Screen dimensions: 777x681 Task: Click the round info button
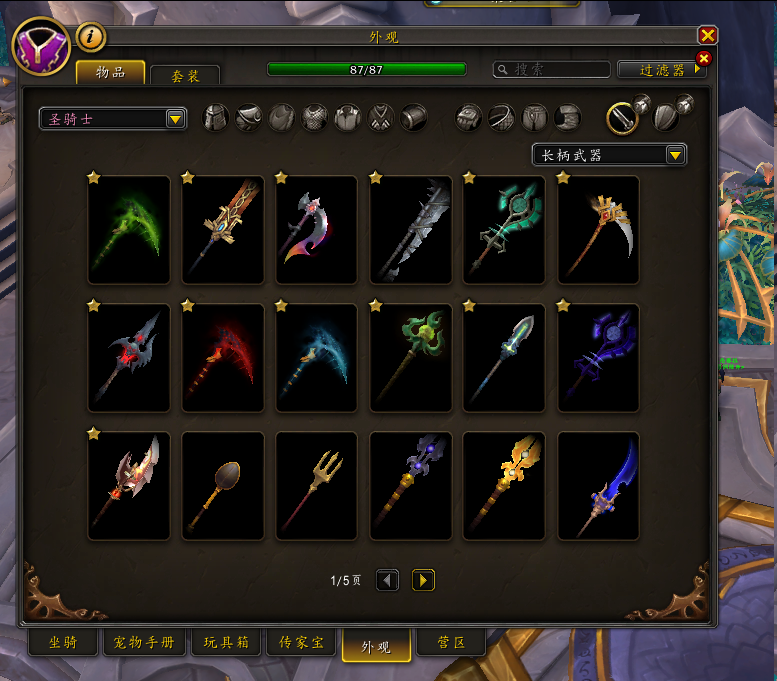click(91, 37)
